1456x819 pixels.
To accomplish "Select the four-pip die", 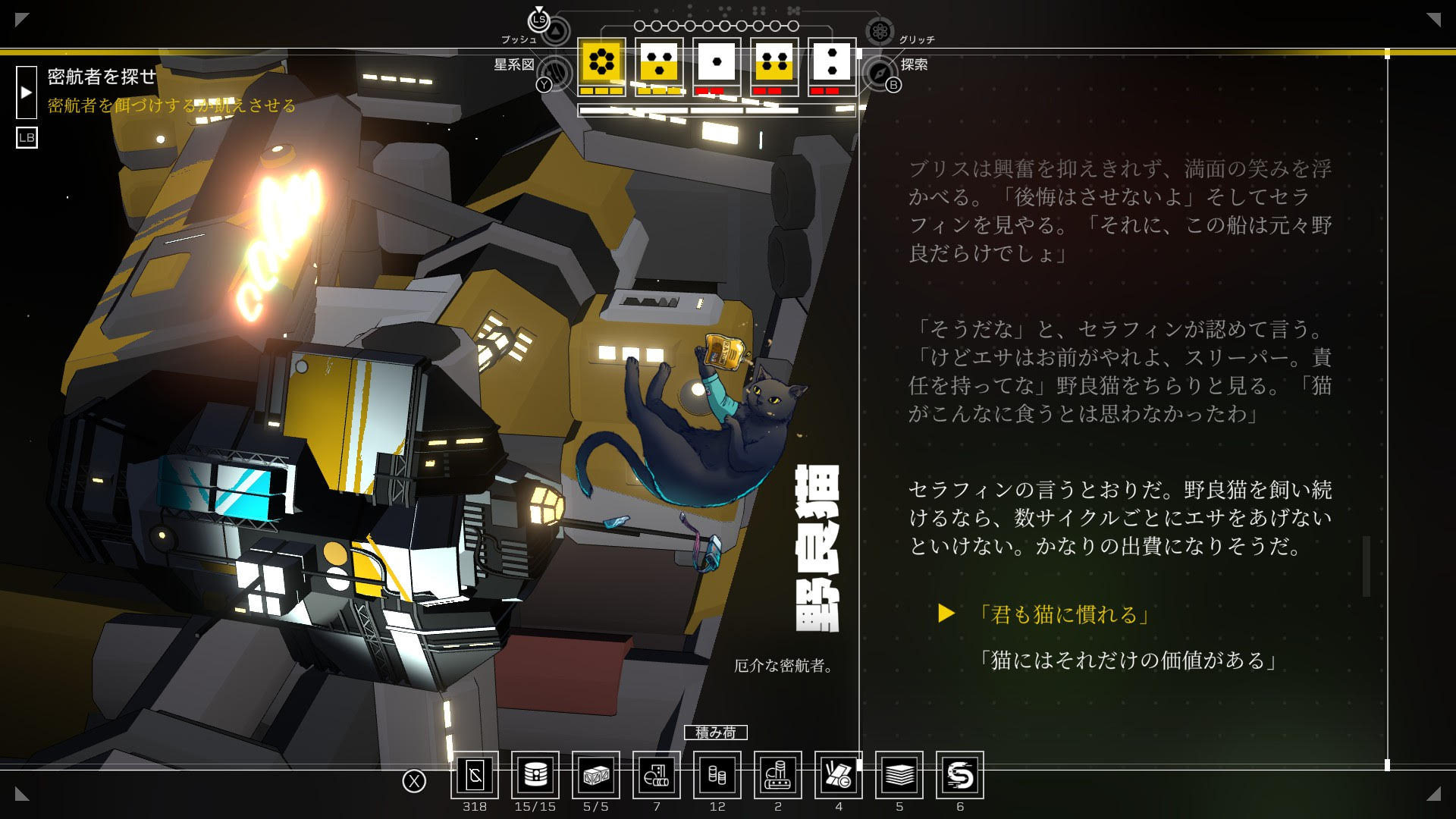I will [774, 62].
